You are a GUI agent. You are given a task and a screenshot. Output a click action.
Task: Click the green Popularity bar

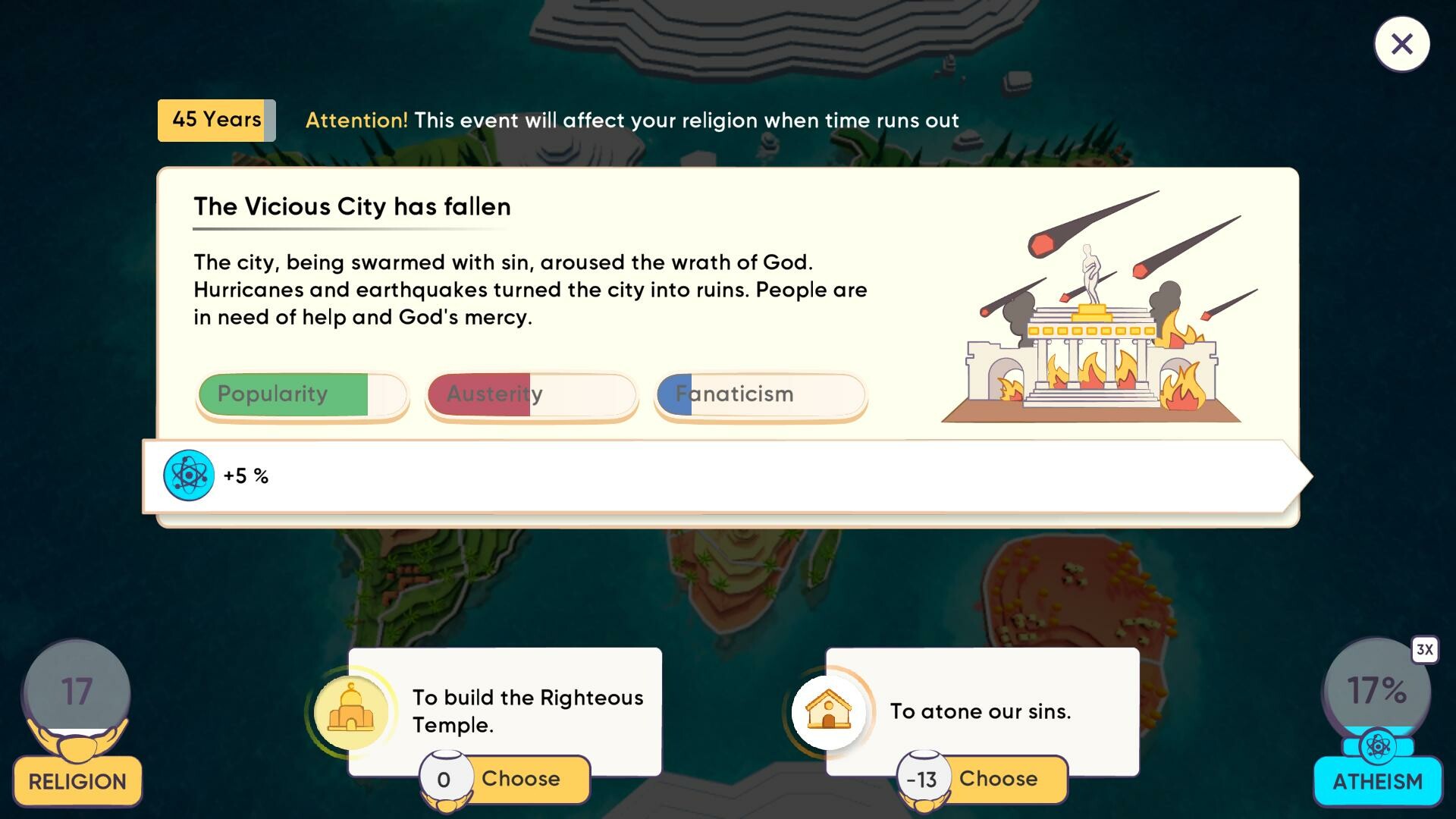point(301,394)
